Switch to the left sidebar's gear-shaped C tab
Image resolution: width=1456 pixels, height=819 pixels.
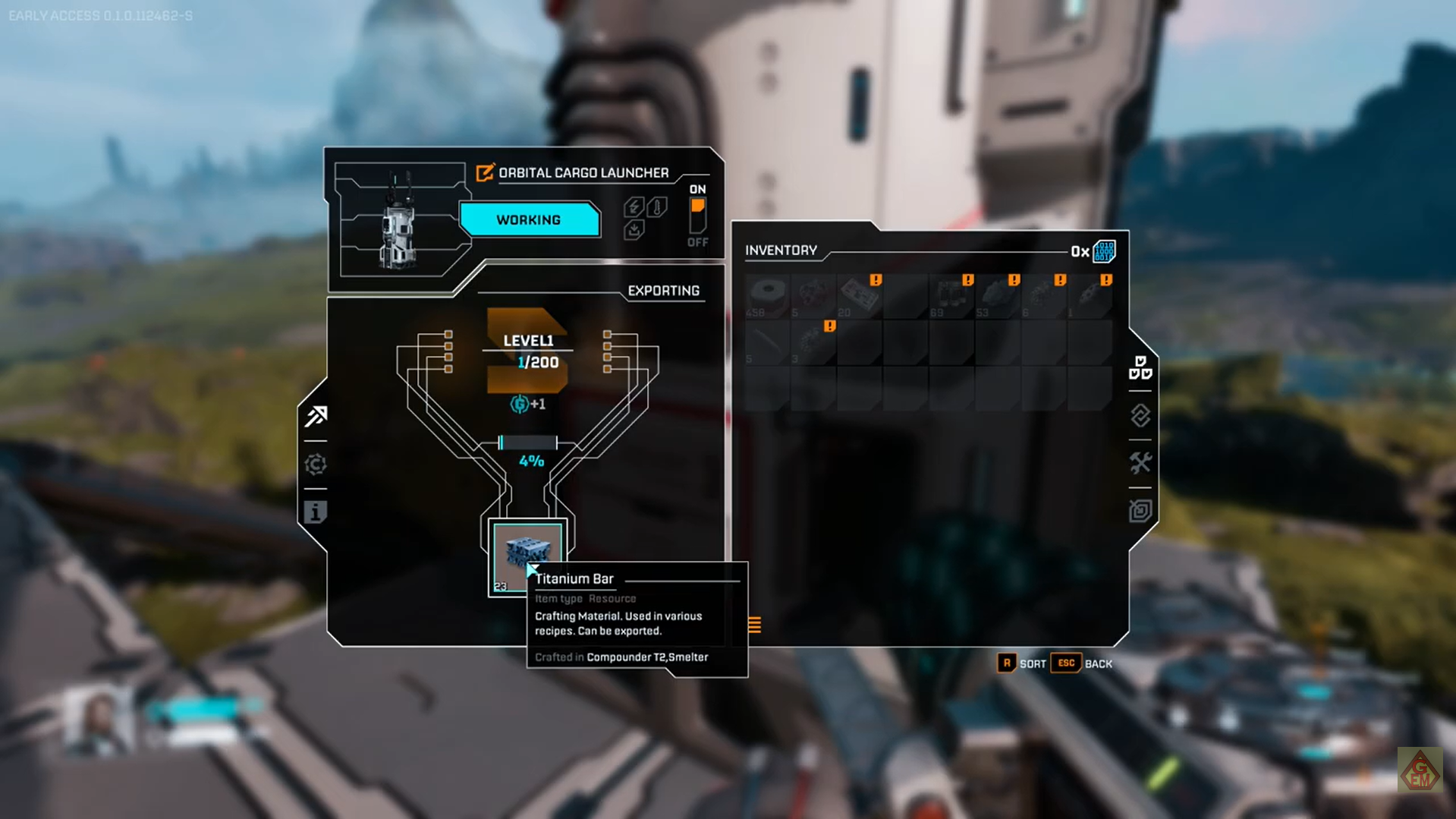pyautogui.click(x=316, y=465)
